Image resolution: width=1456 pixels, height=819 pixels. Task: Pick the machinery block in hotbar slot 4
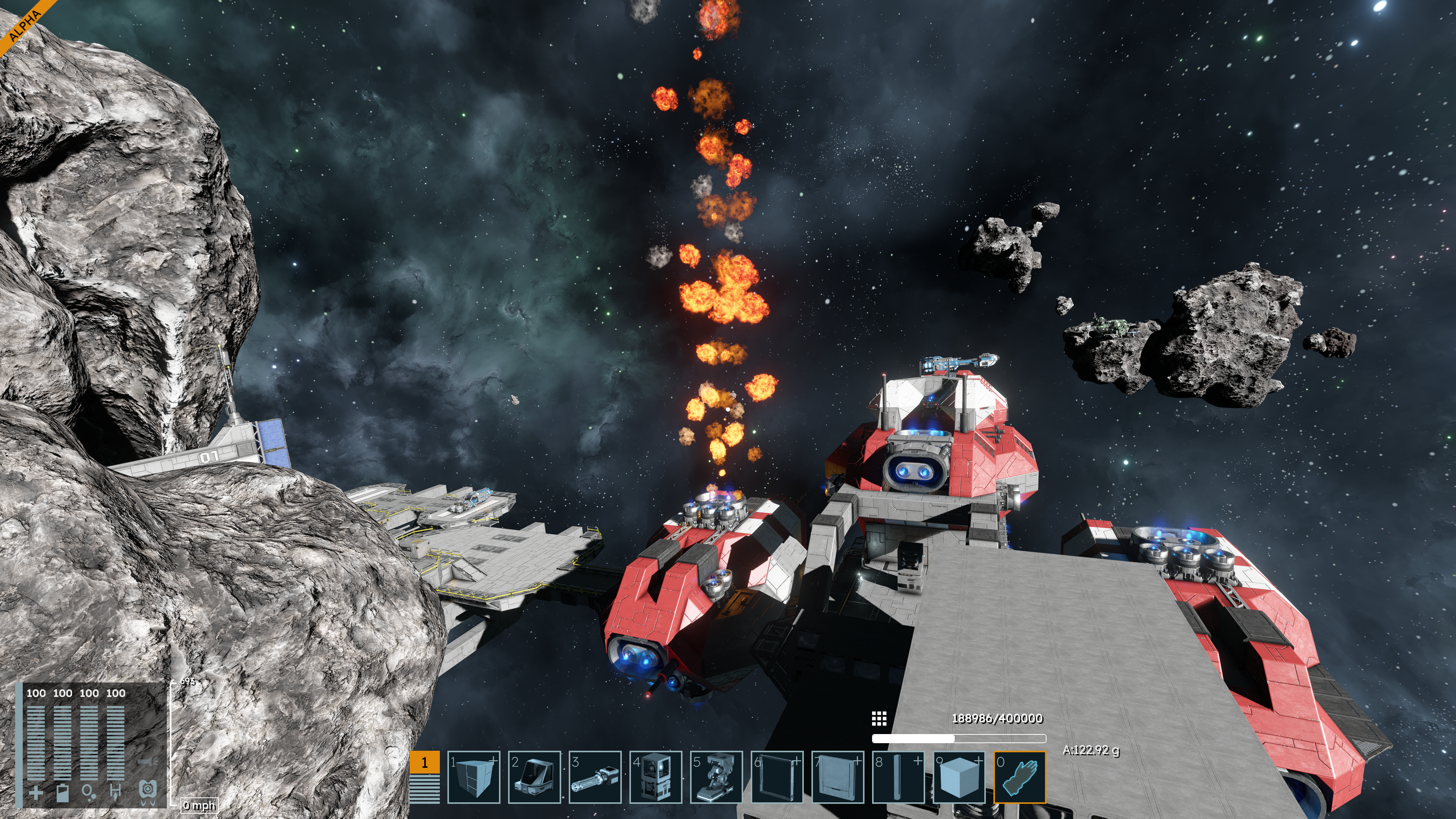pos(656,777)
